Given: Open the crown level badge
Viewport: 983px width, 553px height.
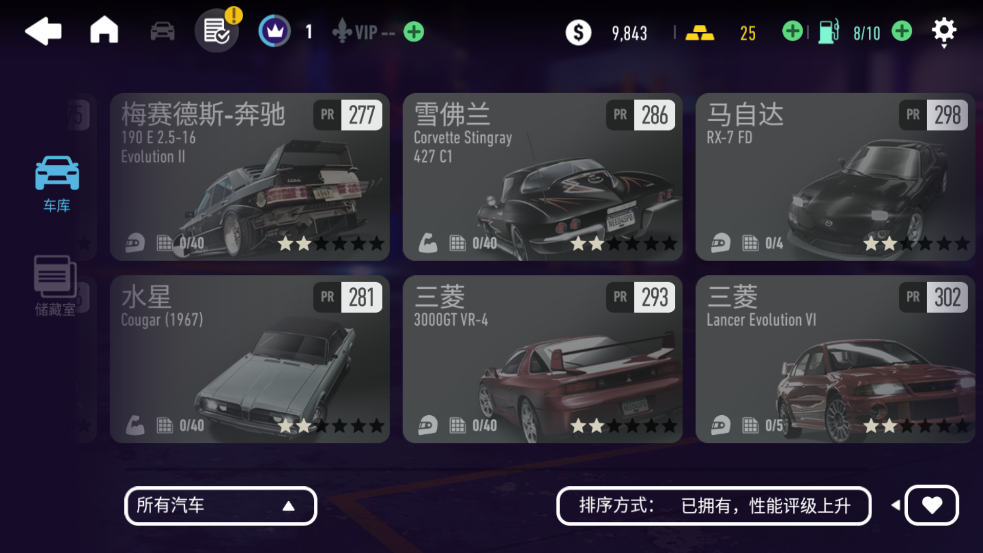Looking at the screenshot, I should (x=274, y=31).
